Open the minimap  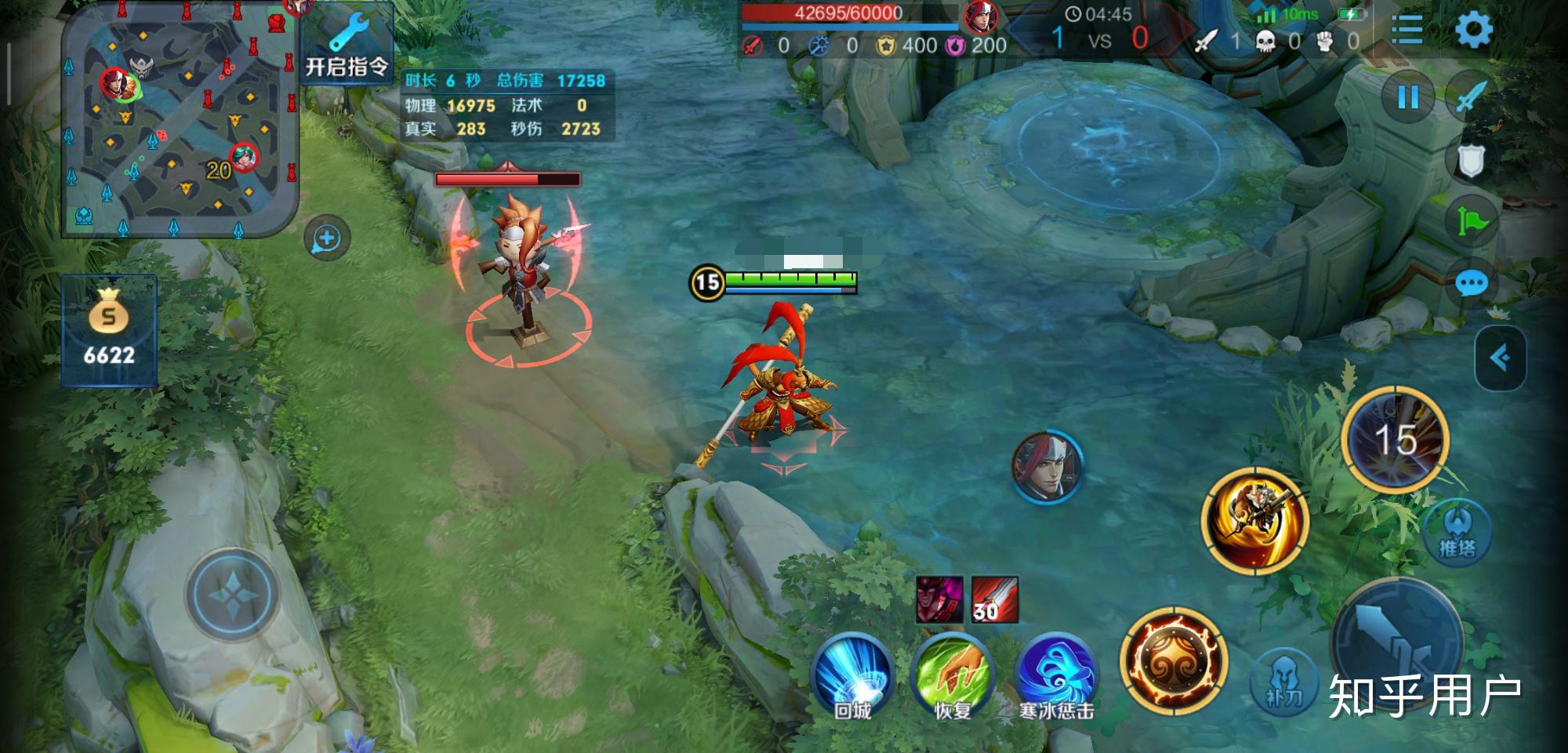click(x=180, y=120)
